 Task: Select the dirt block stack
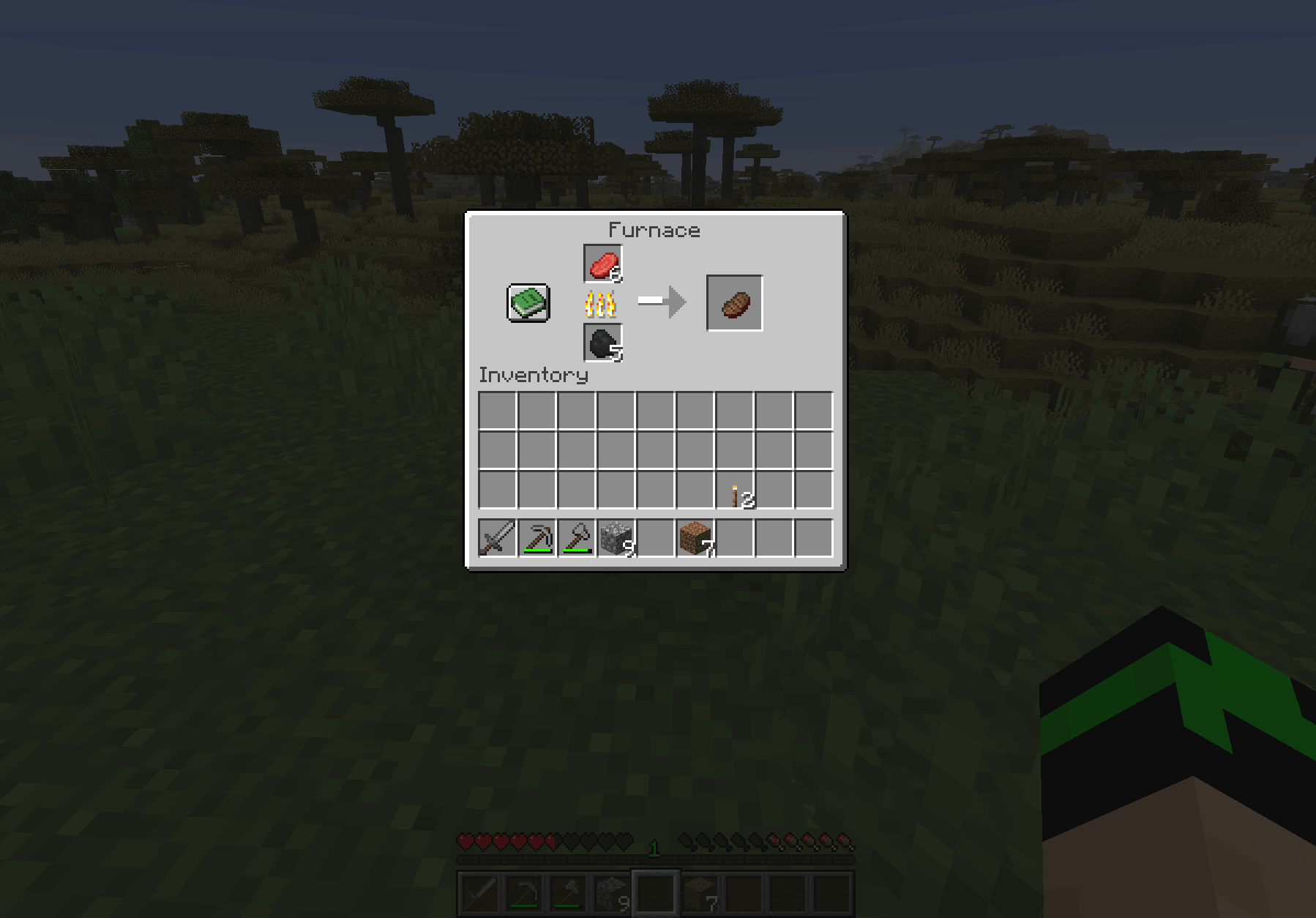click(x=695, y=538)
